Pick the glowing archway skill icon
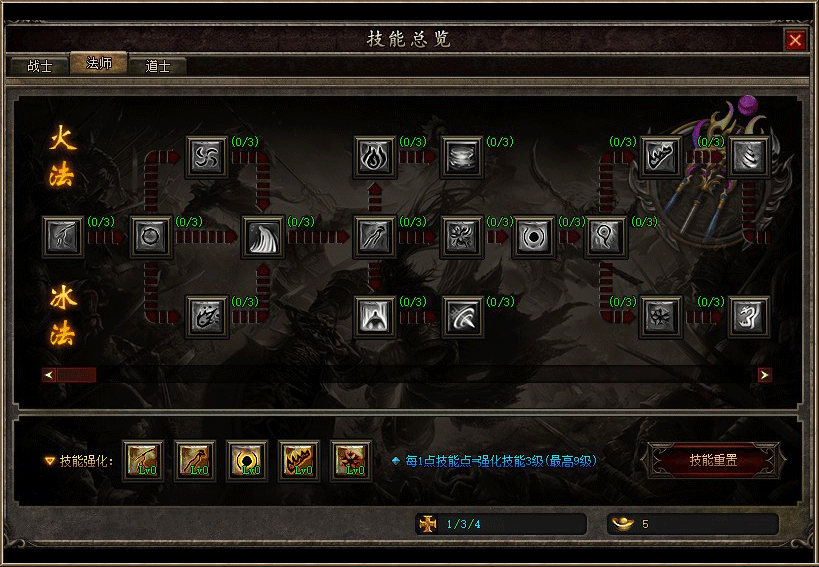This screenshot has width=819, height=567. [x=375, y=316]
